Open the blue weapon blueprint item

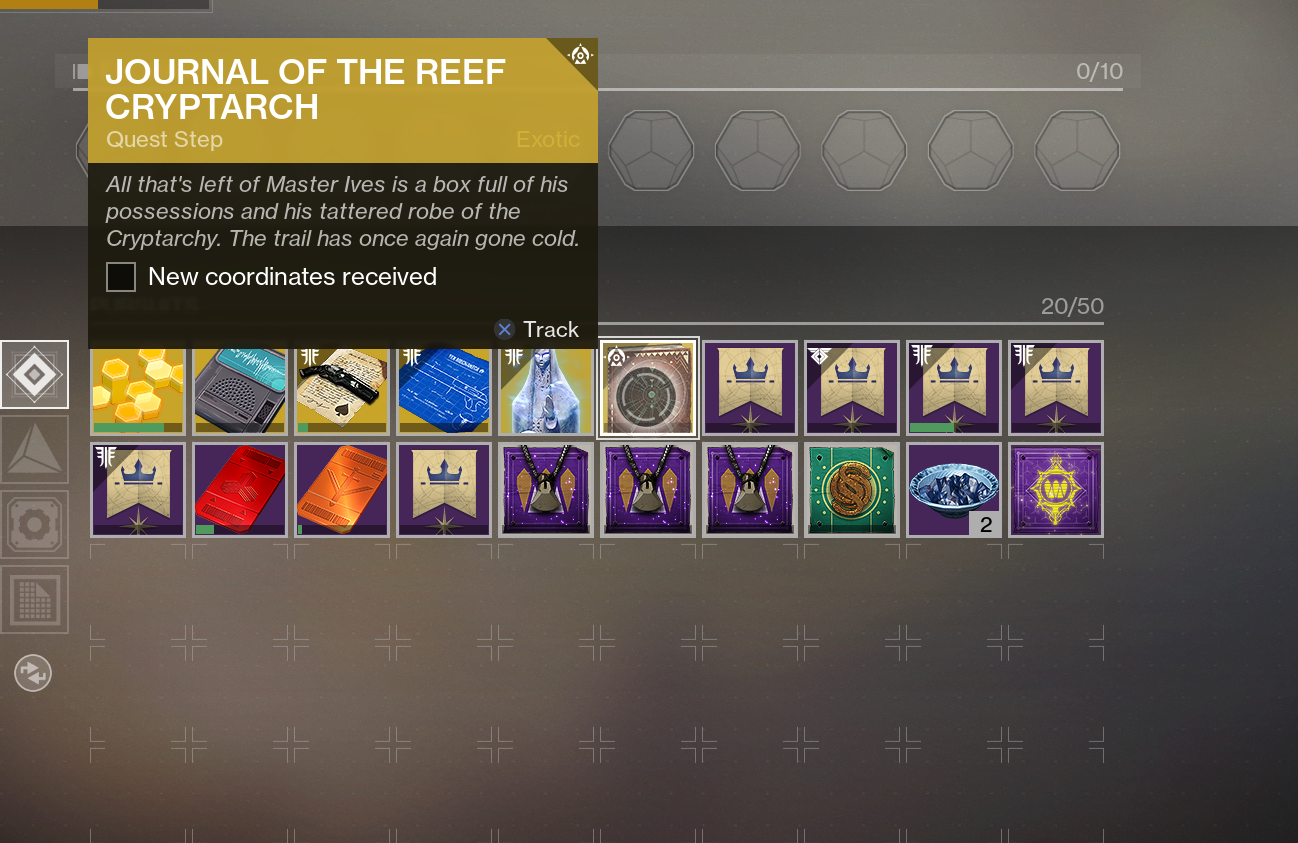click(x=443, y=388)
